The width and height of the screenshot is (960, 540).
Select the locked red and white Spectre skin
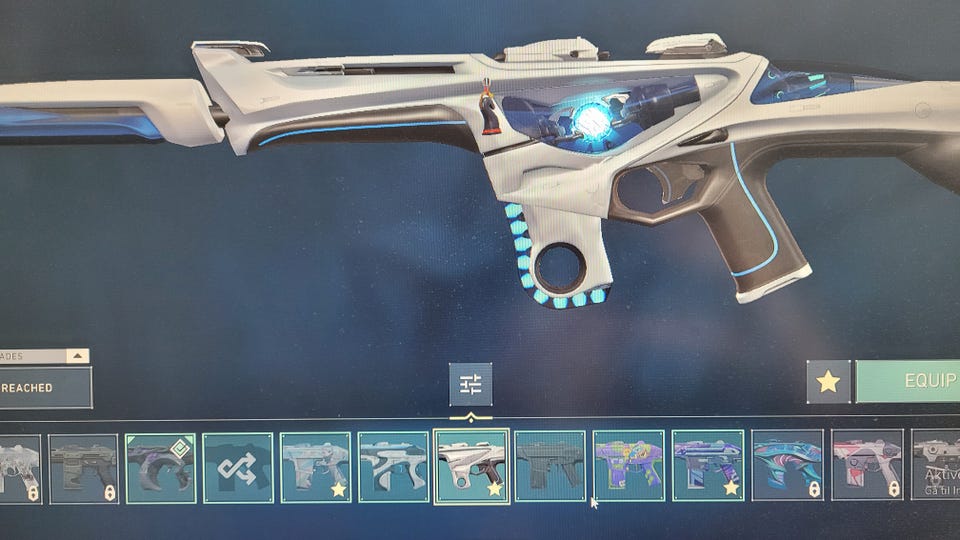(866, 467)
